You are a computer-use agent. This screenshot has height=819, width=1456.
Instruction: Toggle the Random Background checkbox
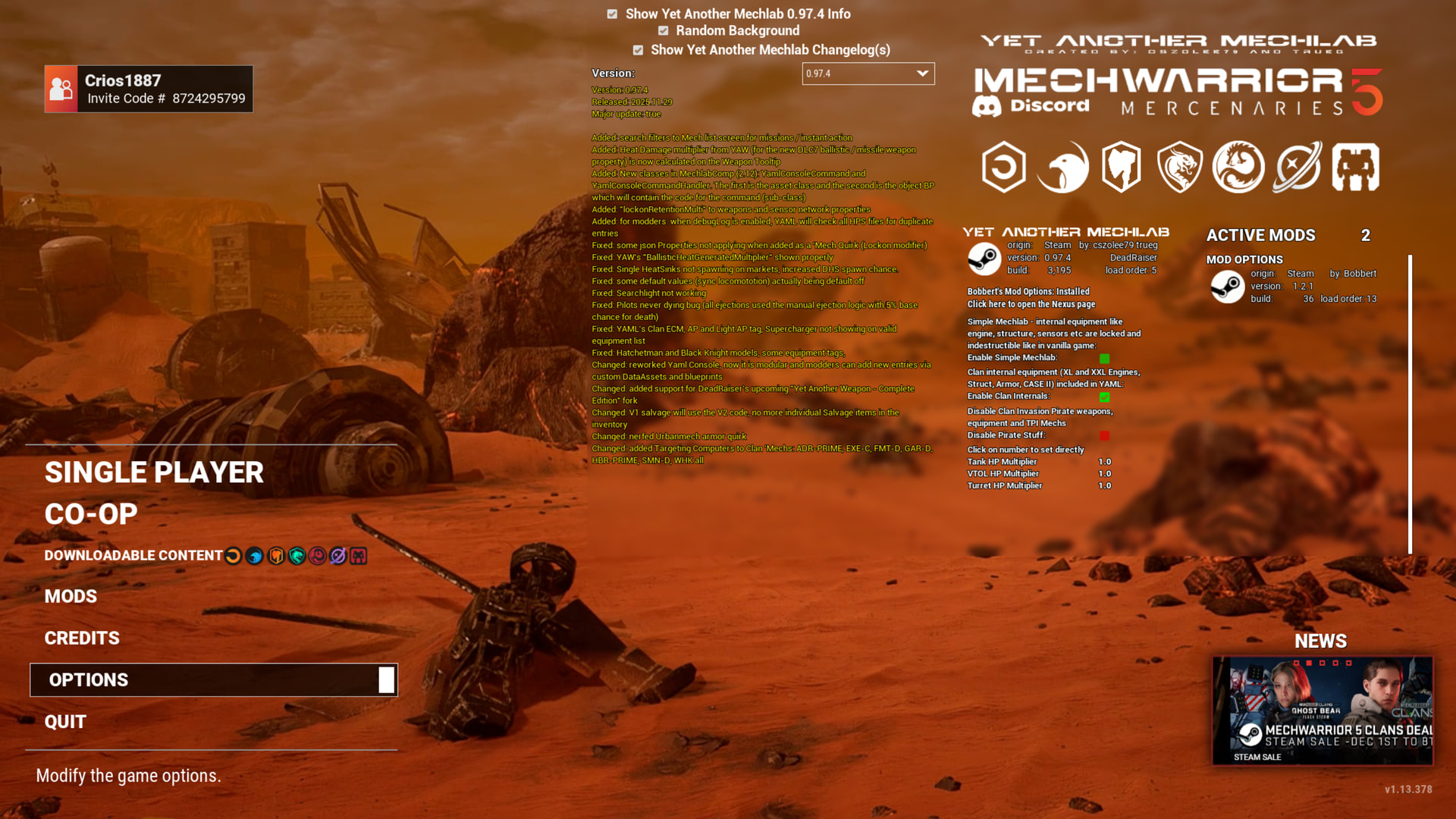click(664, 31)
